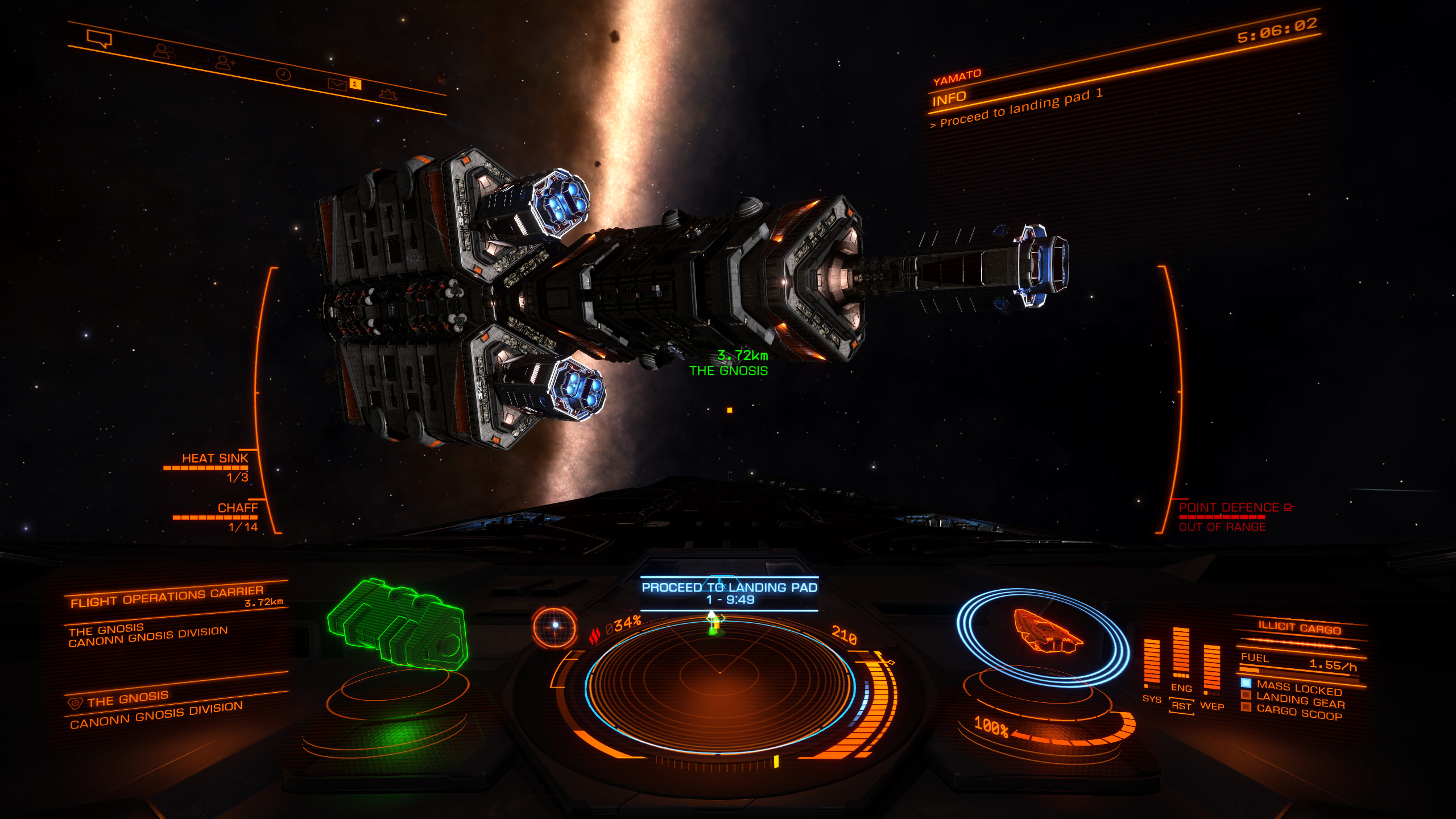Open the envelope inbox with one message
Image resolution: width=1456 pixels, height=819 pixels.
(337, 84)
